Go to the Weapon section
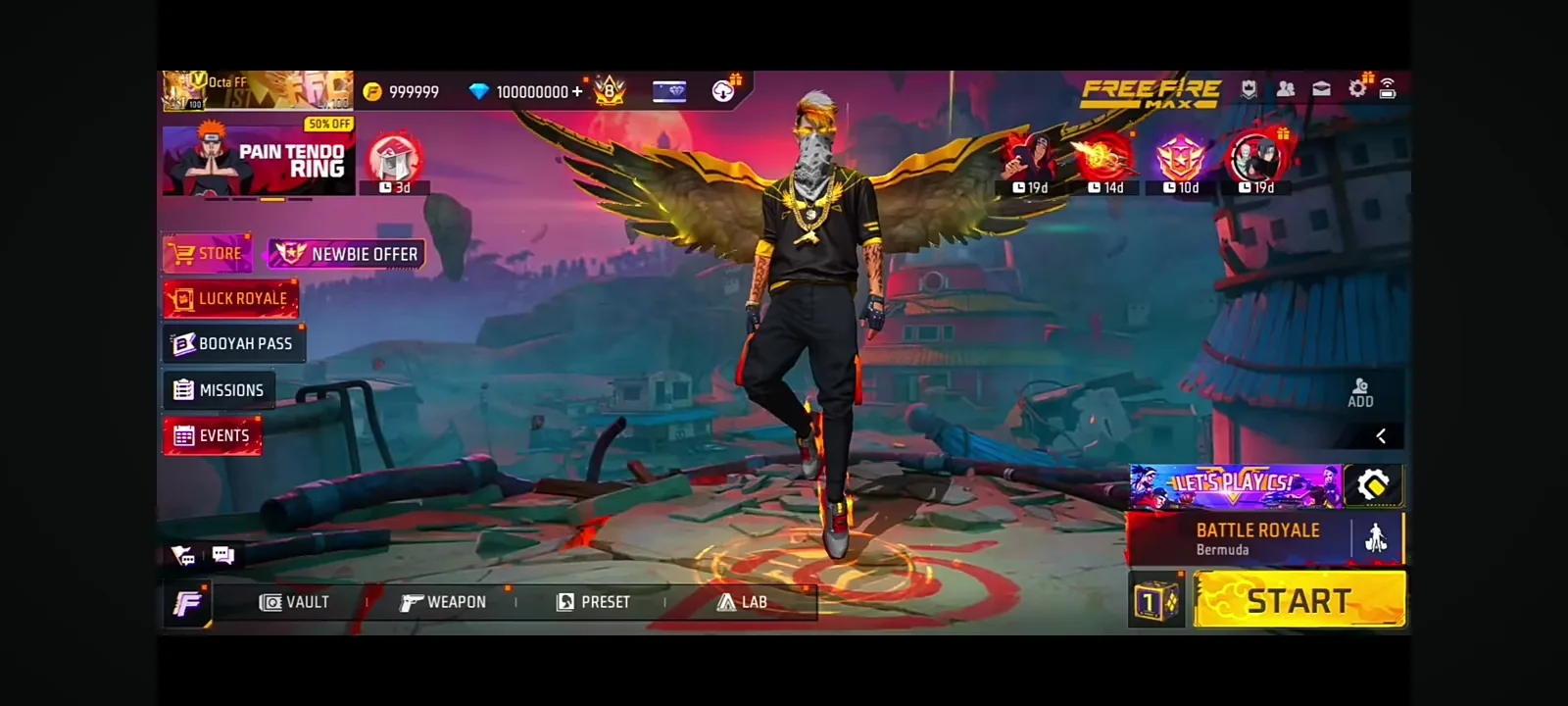 click(443, 602)
